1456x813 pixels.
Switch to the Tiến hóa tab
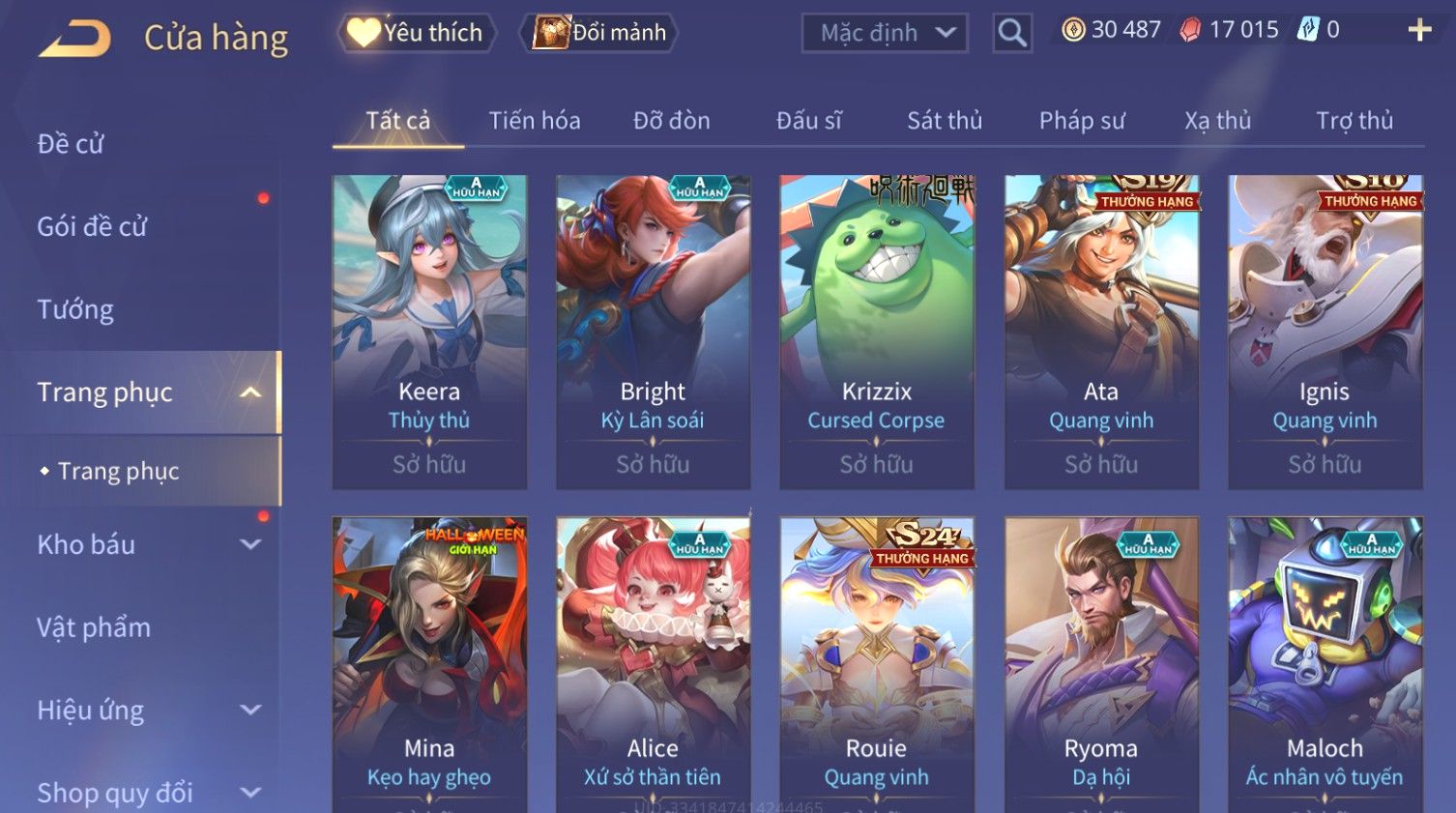click(534, 121)
